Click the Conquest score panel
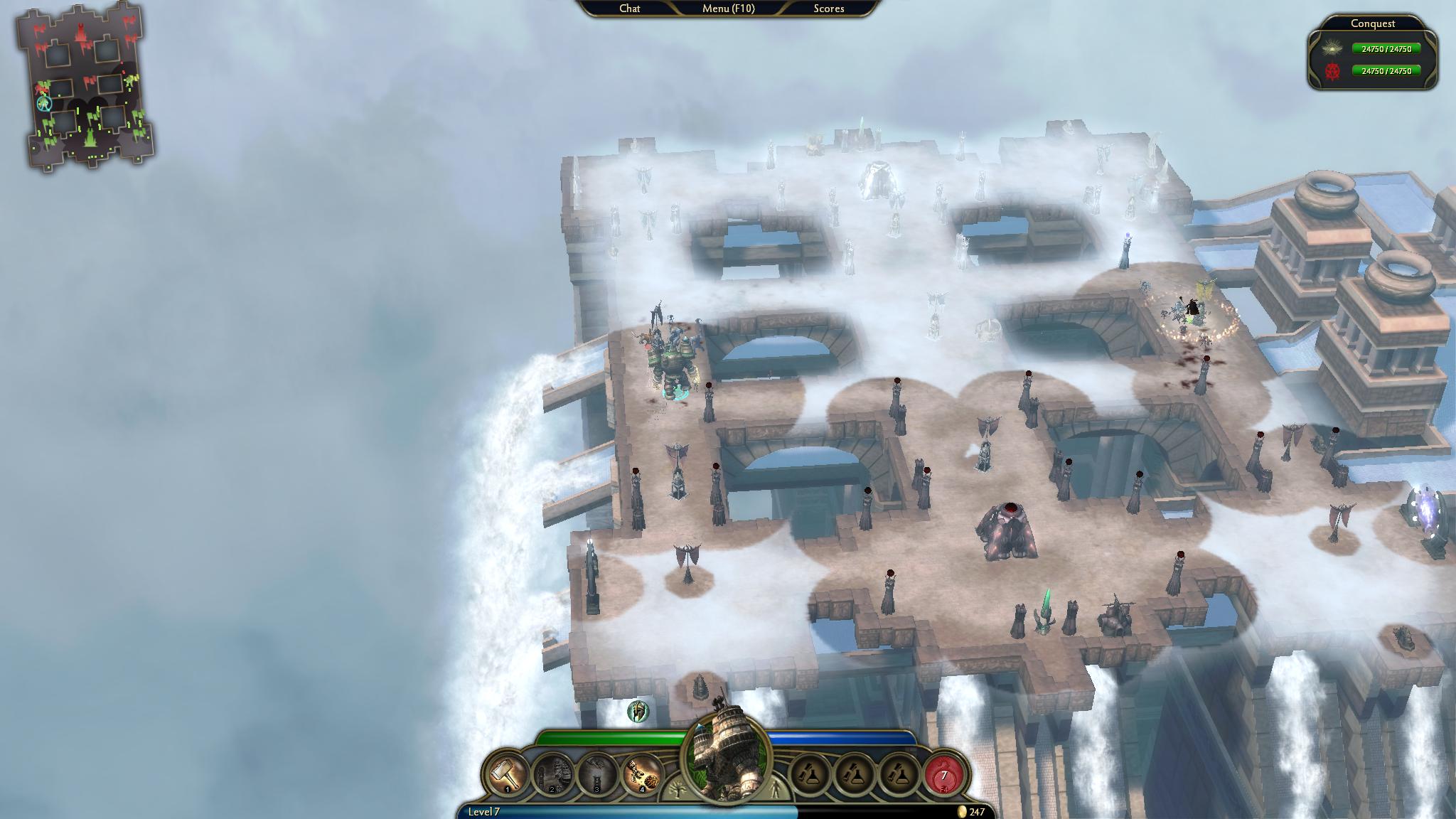Image resolution: width=1456 pixels, height=819 pixels. pyautogui.click(x=1372, y=54)
